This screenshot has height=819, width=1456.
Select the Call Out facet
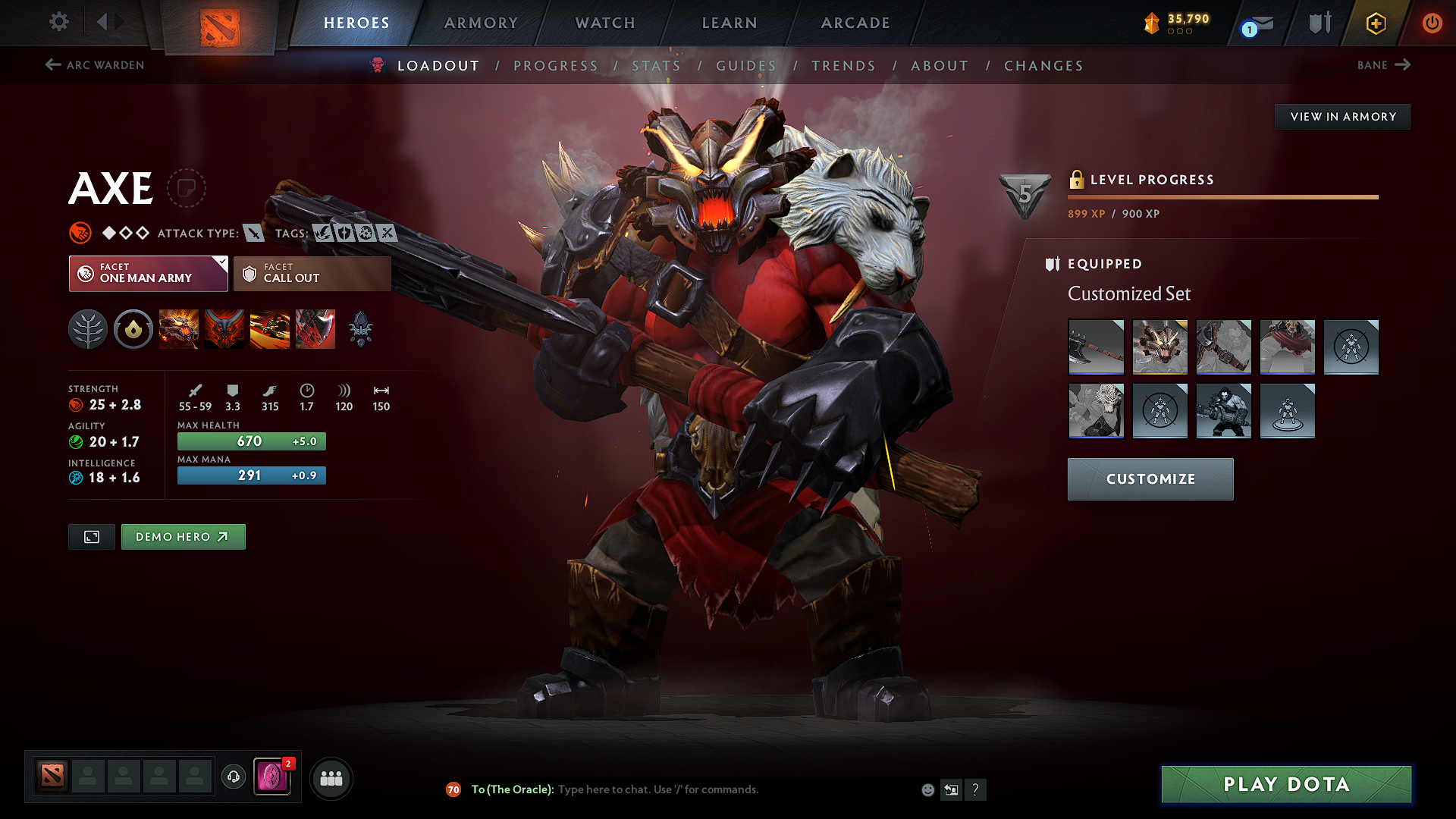[312, 273]
